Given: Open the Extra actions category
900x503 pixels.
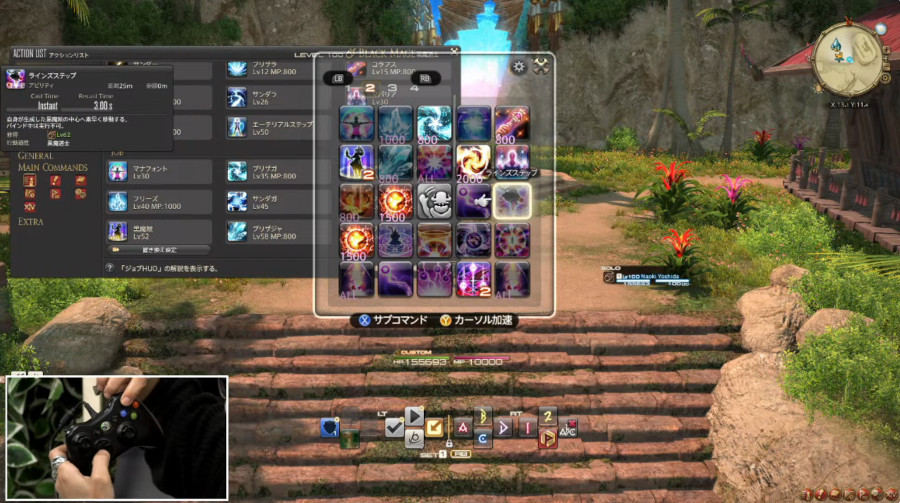Looking at the screenshot, I should tap(30, 221).
